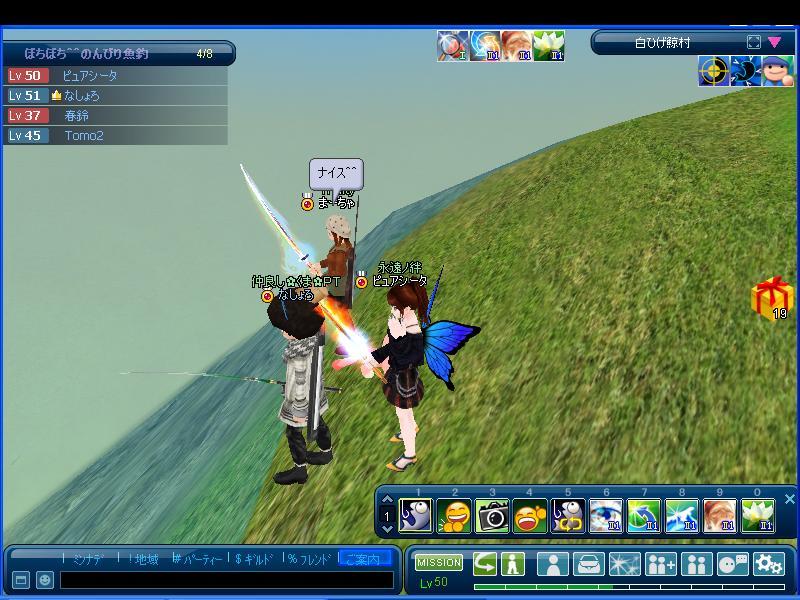Select the camera screenshot hotbar slot
Screen dimensions: 800x600
492,516
